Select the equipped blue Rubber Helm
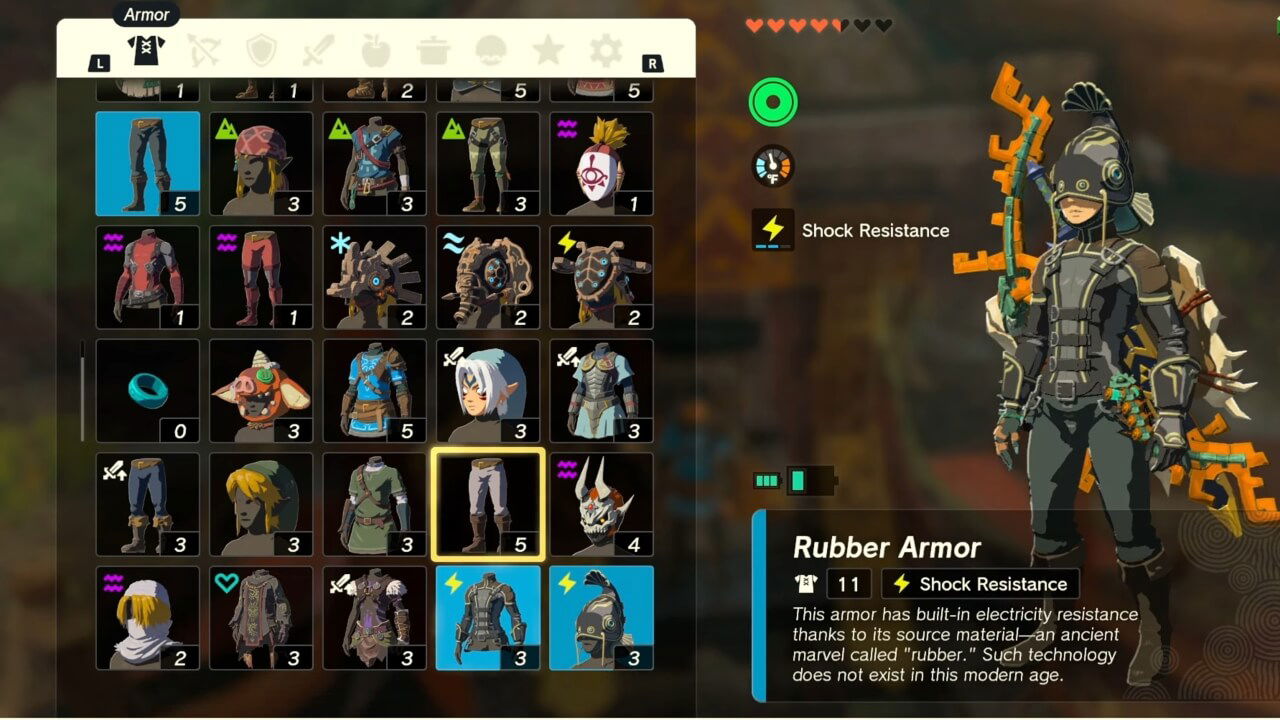The height and width of the screenshot is (720, 1280). 602,617
